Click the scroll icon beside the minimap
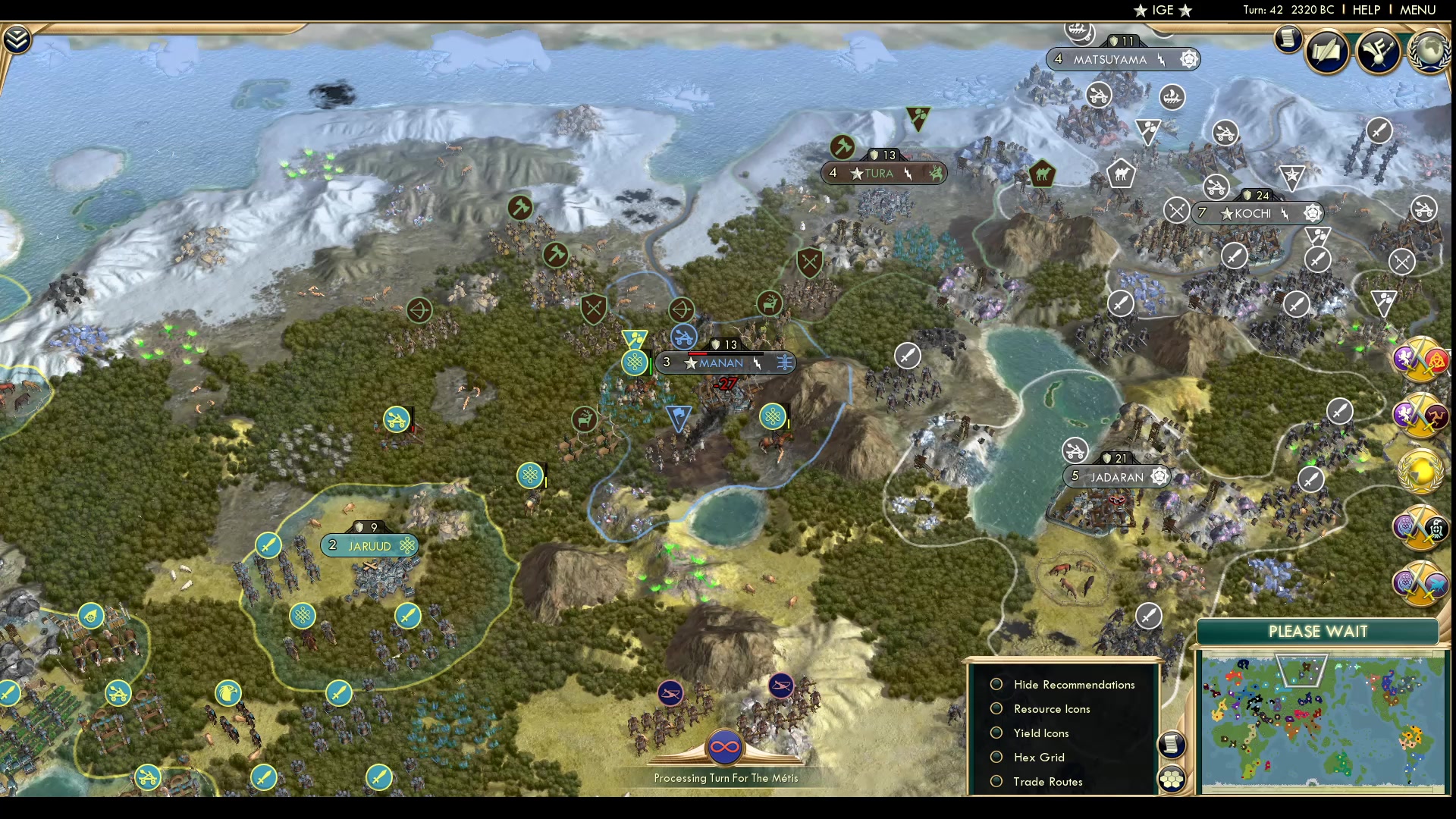This screenshot has height=819, width=1456. coord(1172,745)
